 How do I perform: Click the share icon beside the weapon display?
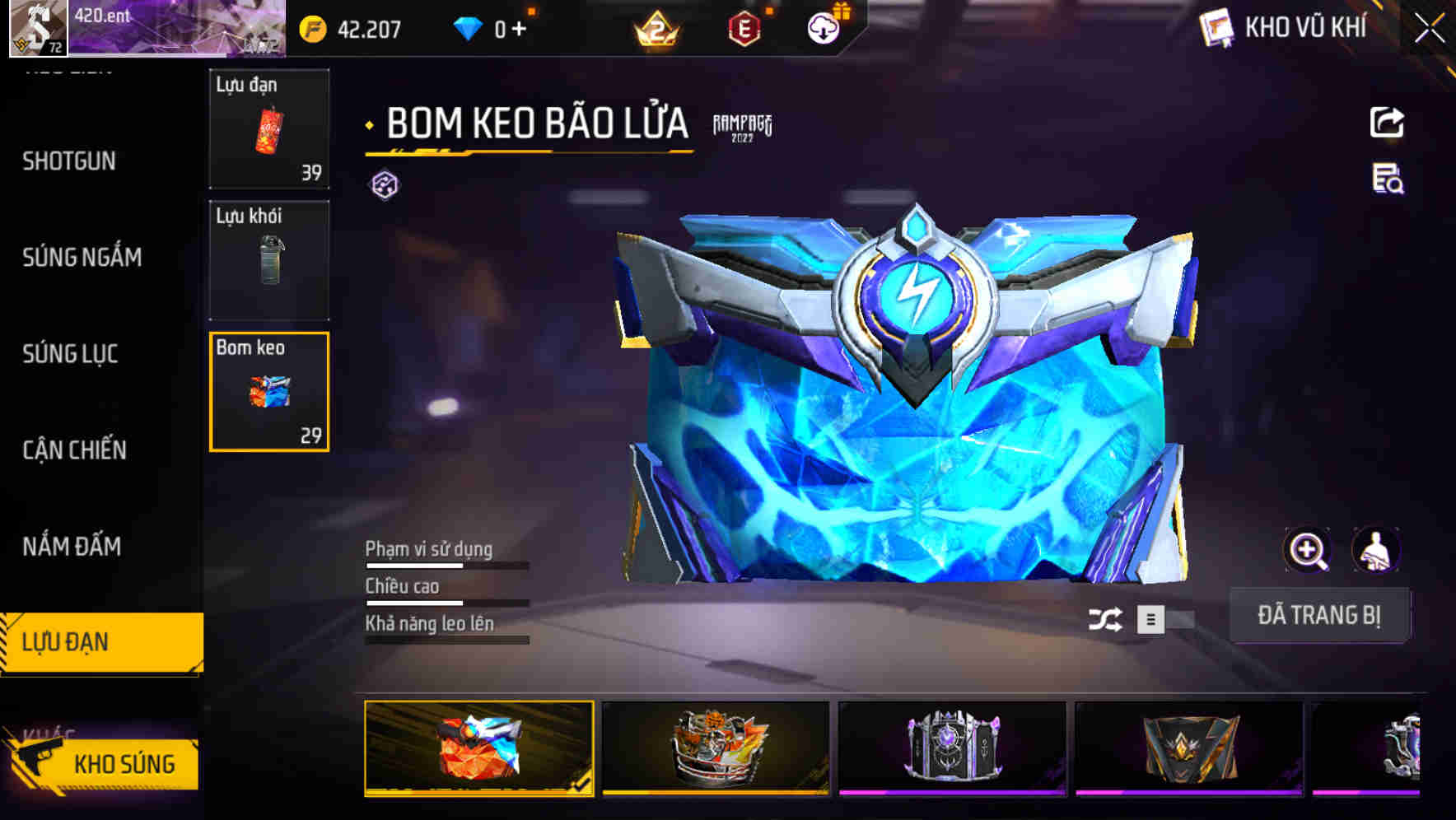1387,122
